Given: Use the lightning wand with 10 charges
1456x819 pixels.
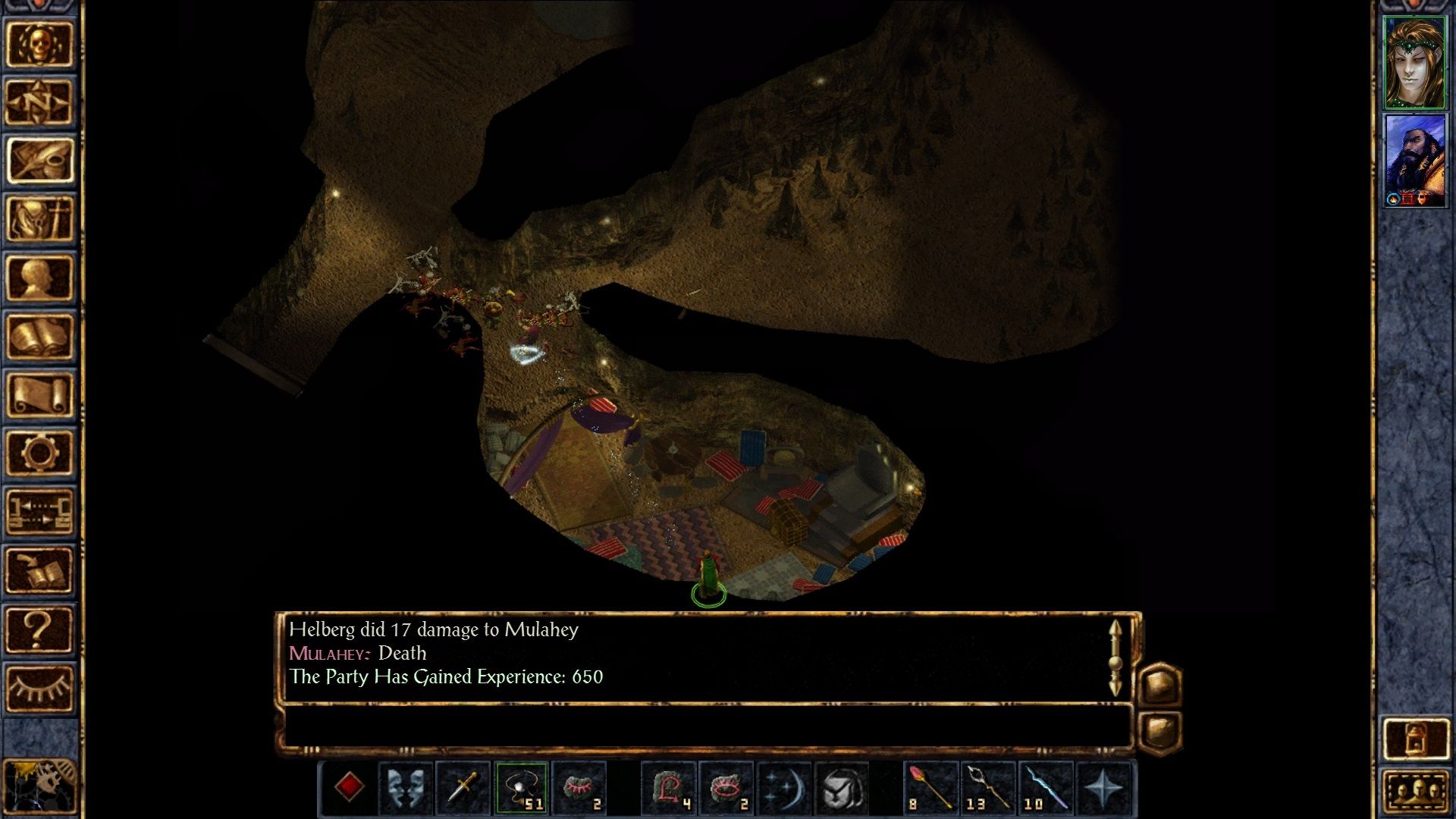Looking at the screenshot, I should pyautogui.click(x=1046, y=788).
